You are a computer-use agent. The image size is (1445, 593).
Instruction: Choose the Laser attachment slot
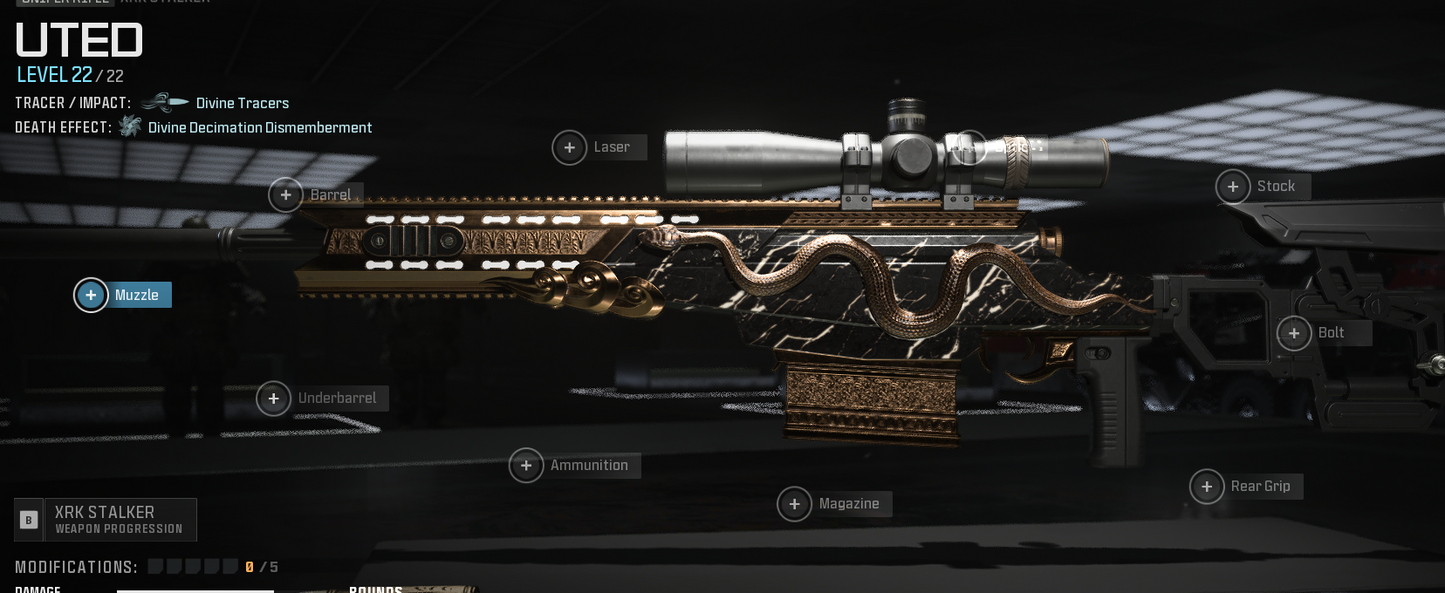pyautogui.click(x=570, y=148)
